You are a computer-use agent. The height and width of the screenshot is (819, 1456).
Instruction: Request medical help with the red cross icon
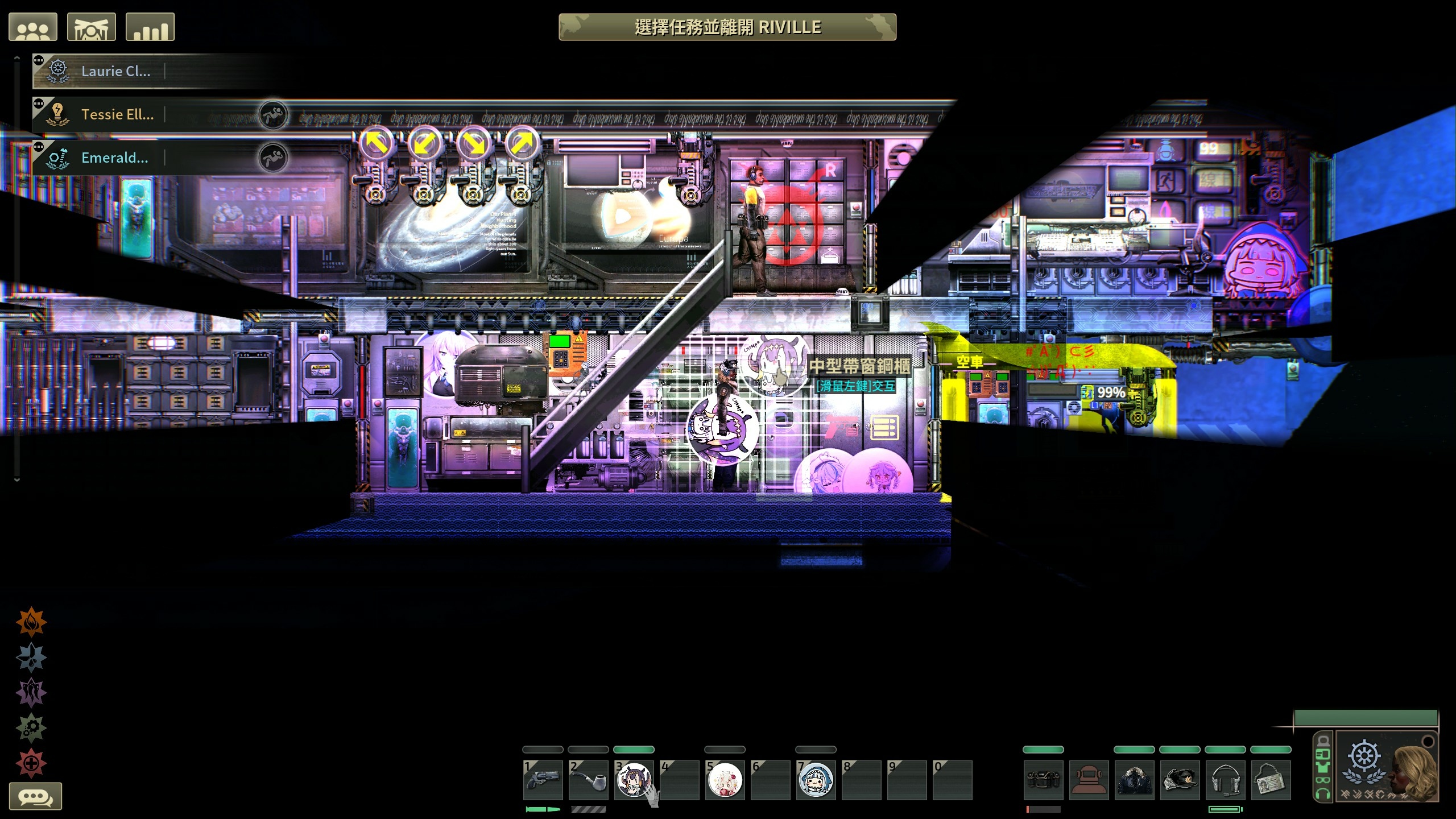[x=31, y=763]
